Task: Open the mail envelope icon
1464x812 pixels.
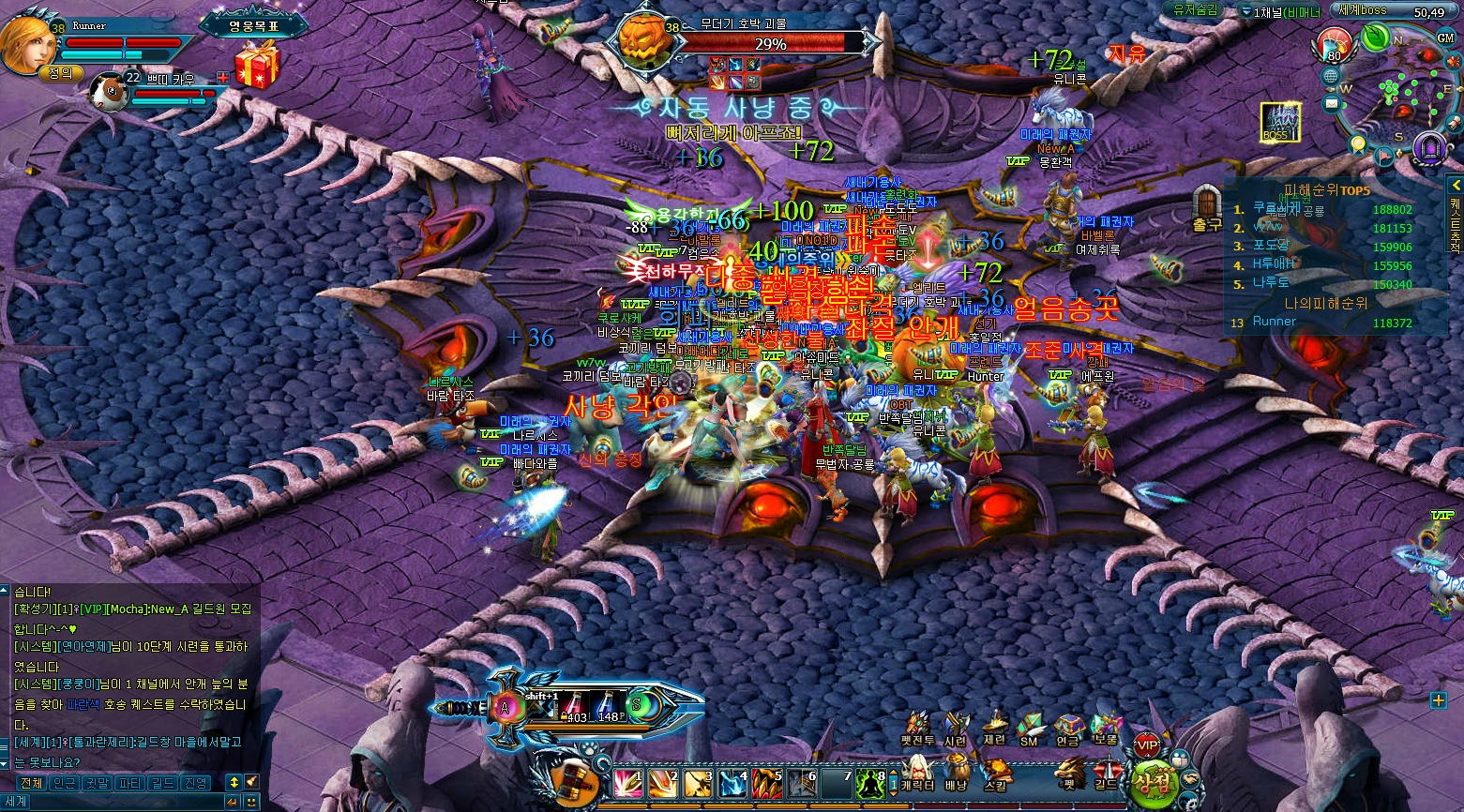Action: [1331, 102]
